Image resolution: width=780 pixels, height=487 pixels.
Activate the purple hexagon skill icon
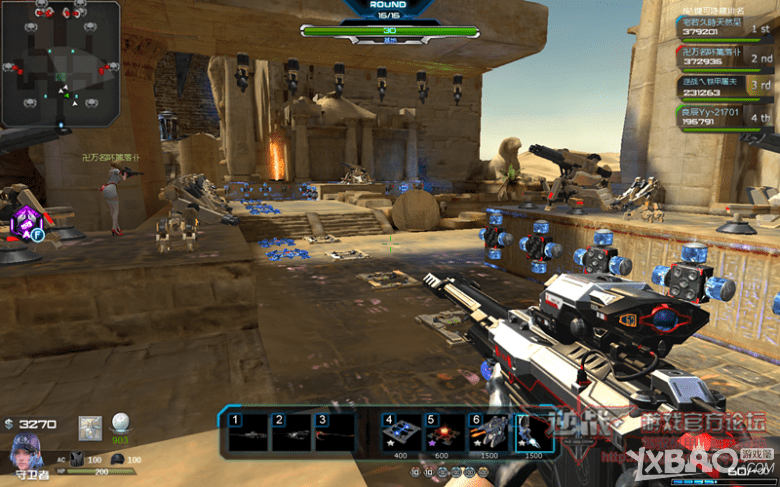(24, 223)
